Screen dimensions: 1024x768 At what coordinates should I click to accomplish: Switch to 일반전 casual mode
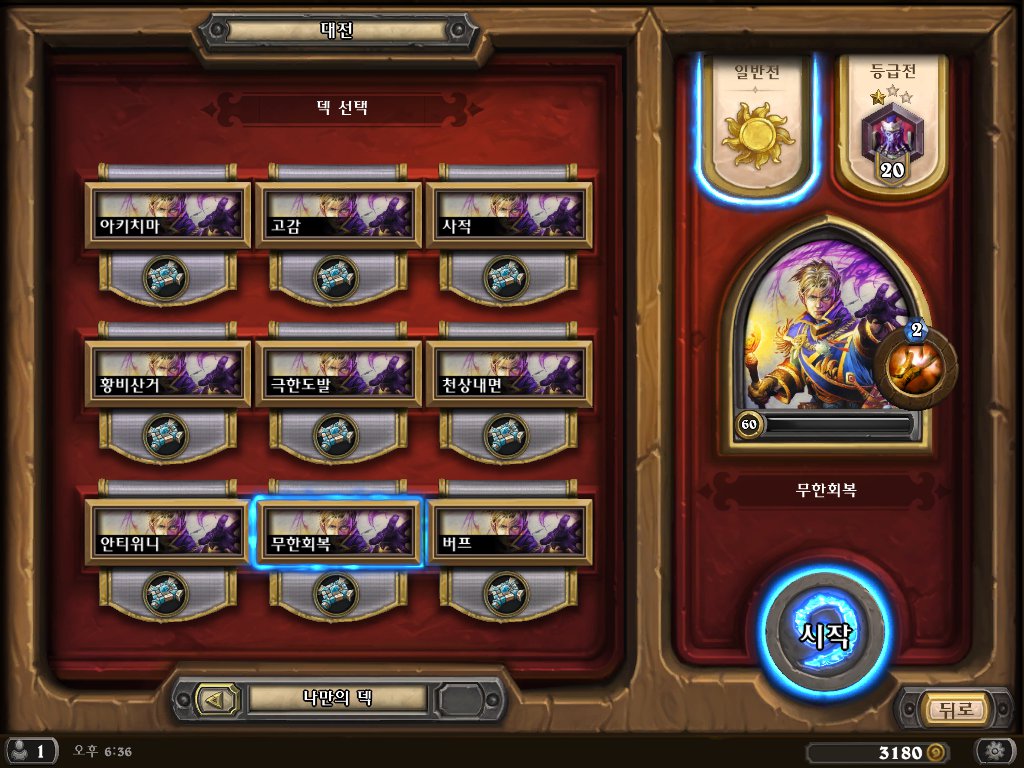tap(757, 125)
